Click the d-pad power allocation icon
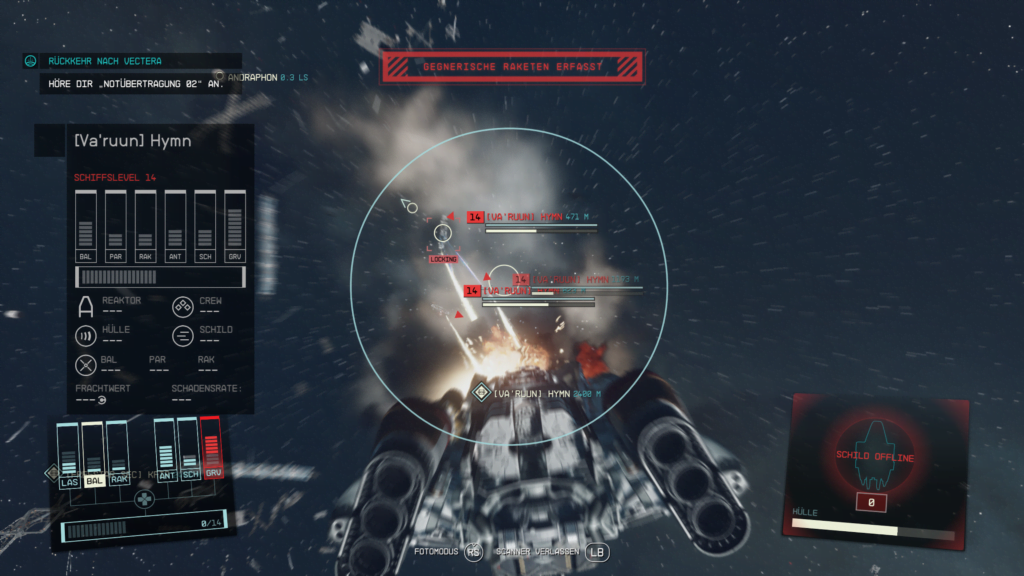Screen dimensions: 1024x576 pos(145,497)
